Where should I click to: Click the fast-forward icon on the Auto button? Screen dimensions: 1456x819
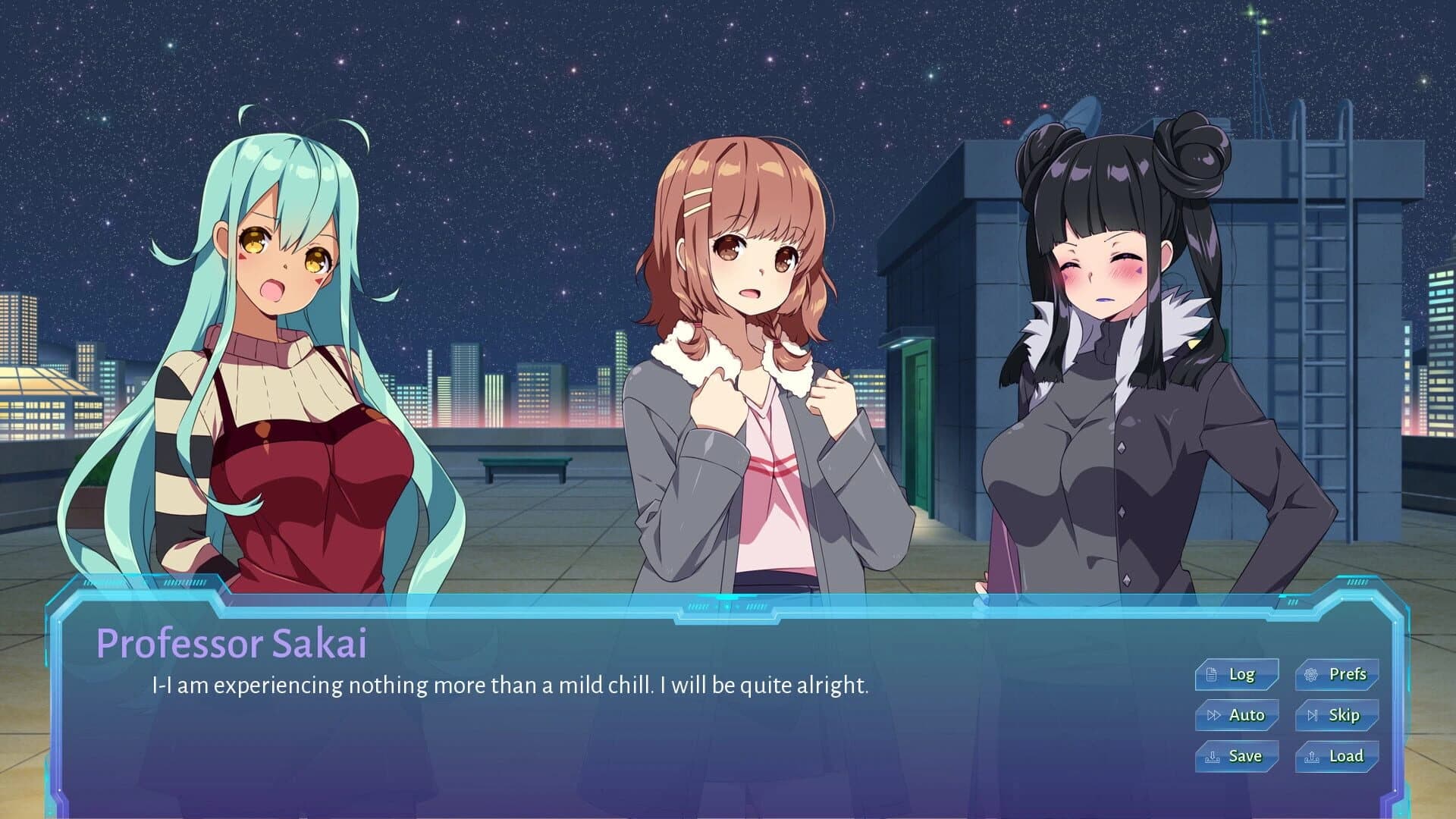pos(1214,714)
